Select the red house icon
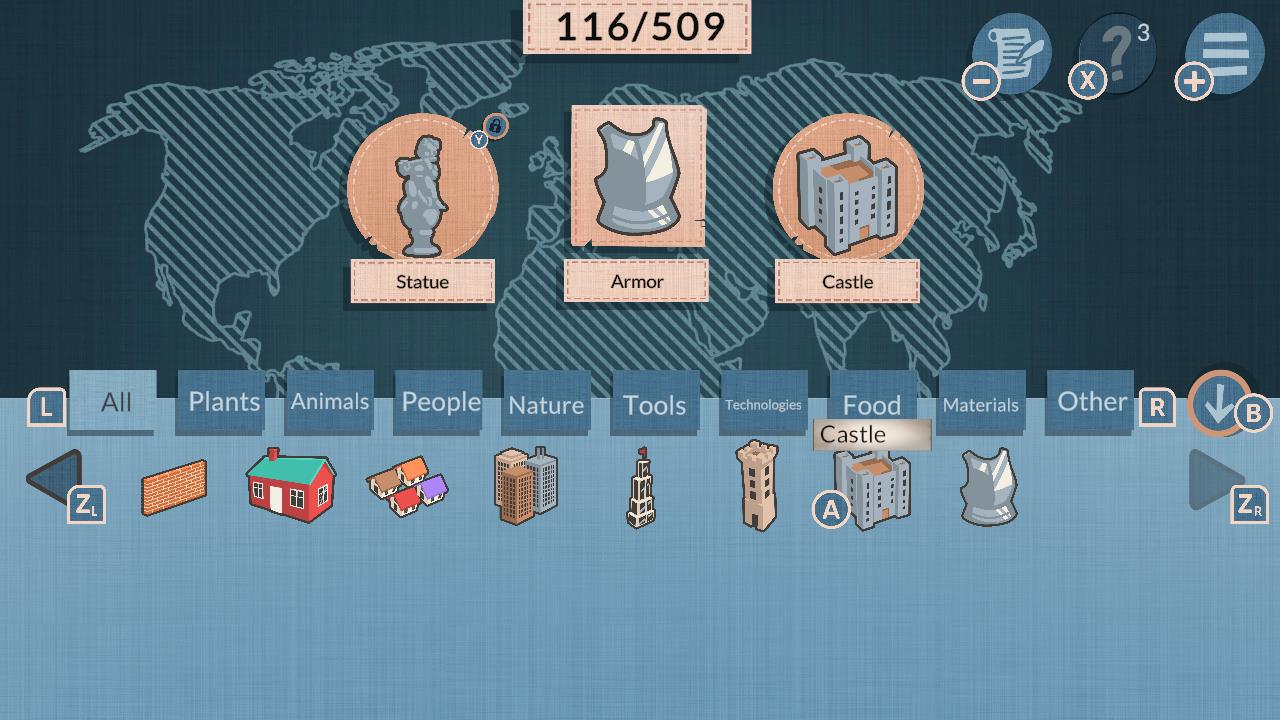 tap(290, 487)
